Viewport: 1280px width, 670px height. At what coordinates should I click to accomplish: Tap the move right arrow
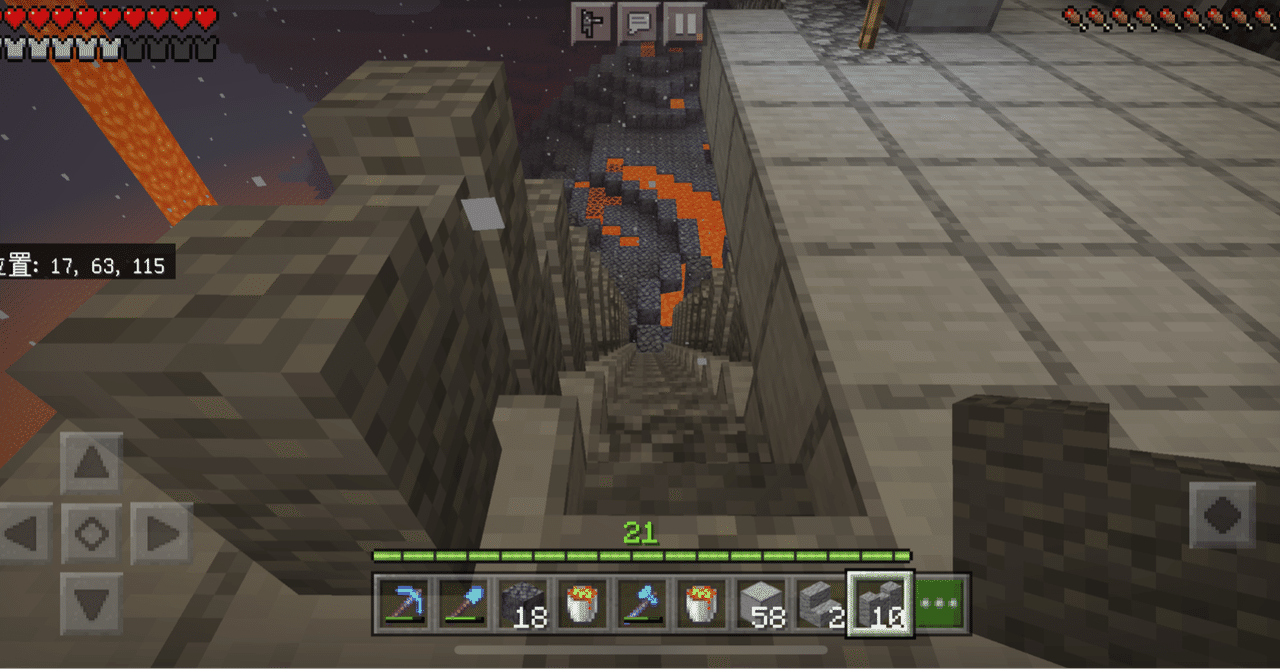click(x=160, y=533)
